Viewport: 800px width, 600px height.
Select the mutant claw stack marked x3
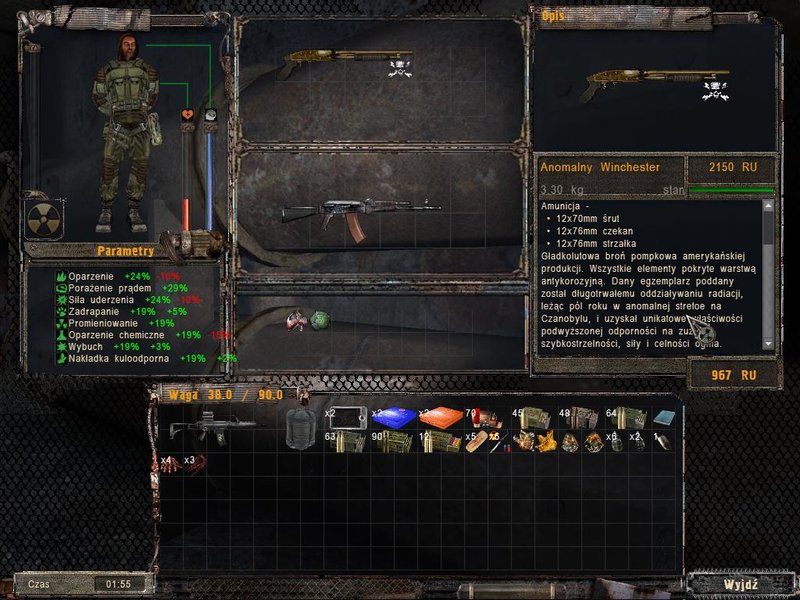197,463
